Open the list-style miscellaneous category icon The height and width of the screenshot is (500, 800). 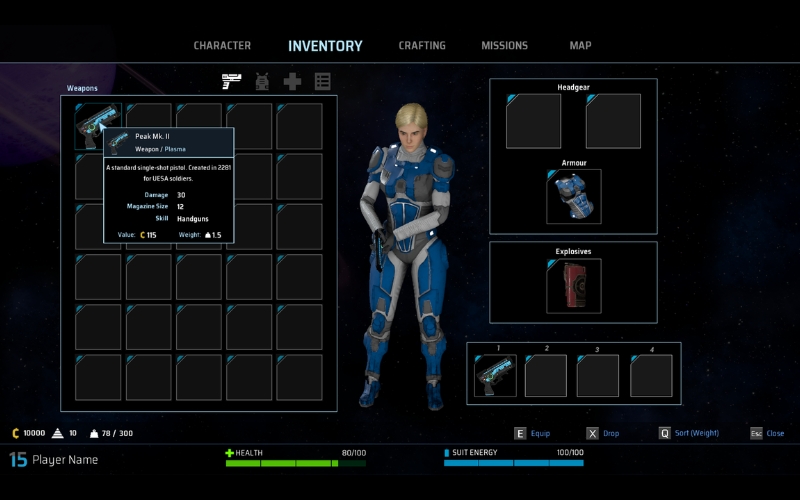point(322,82)
